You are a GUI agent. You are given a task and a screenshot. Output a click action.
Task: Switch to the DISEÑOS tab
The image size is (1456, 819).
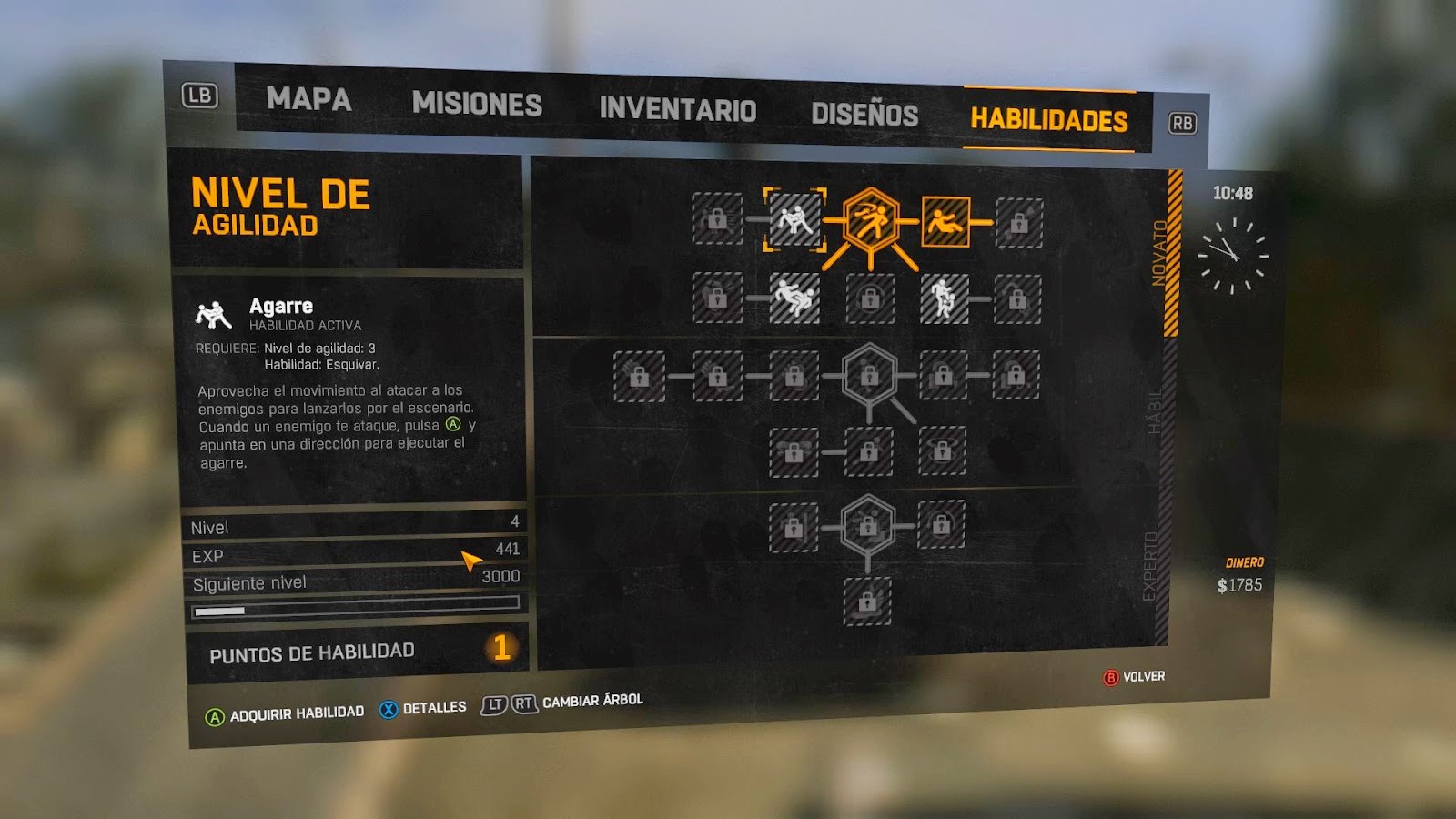click(865, 113)
